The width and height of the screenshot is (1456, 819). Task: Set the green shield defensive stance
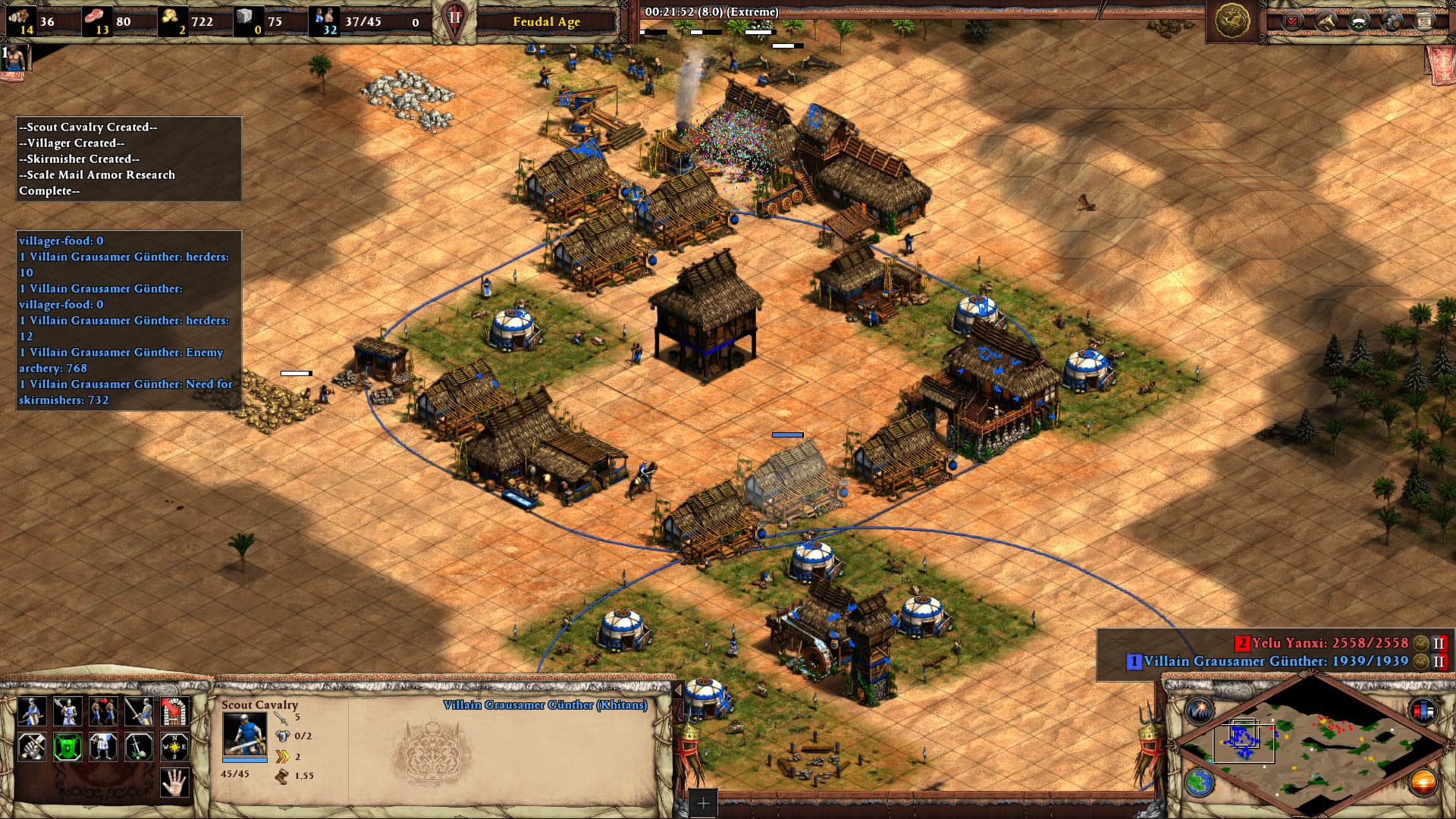[x=67, y=747]
